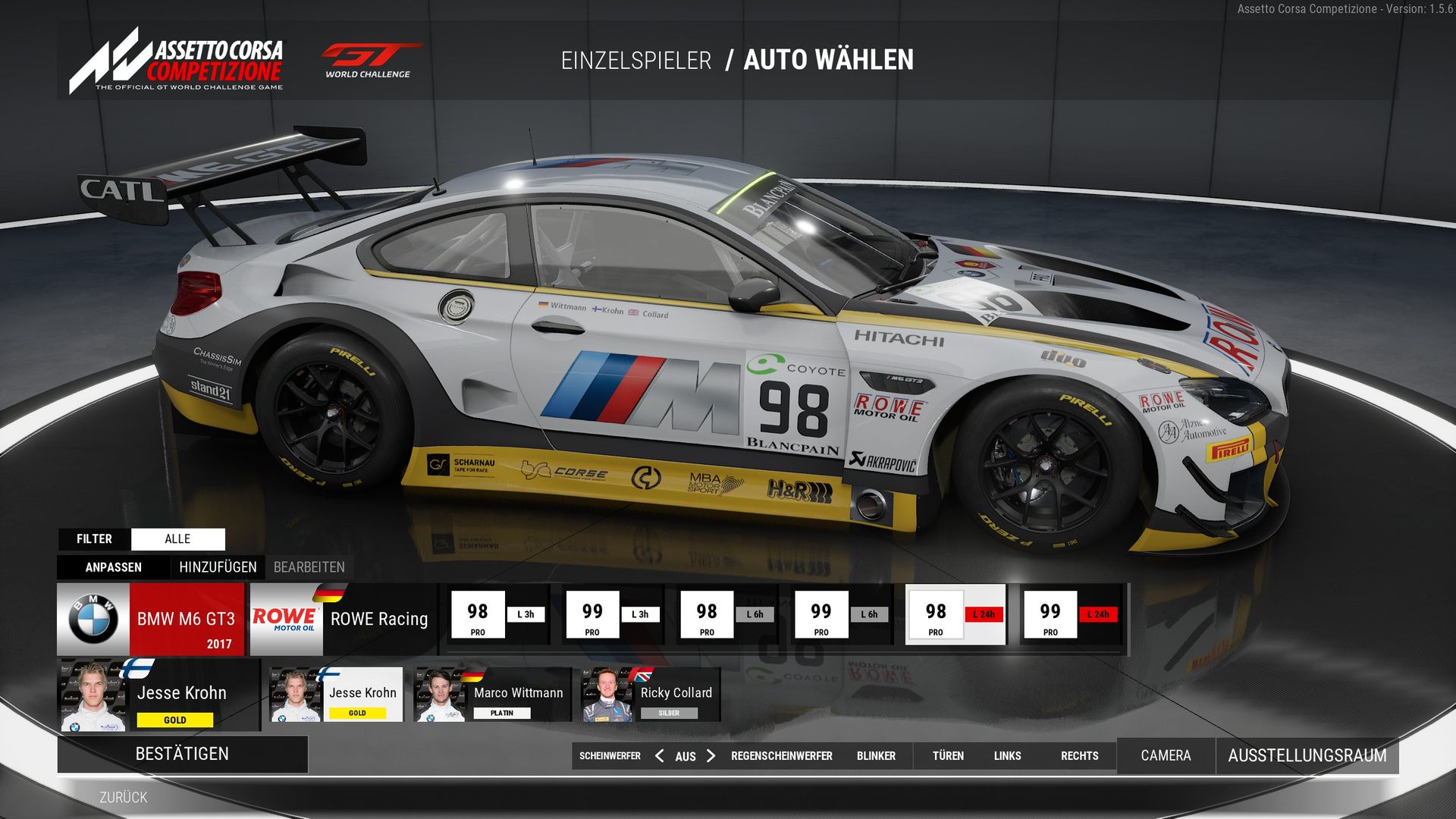Choose driver Marco Wittmann
1456x819 pixels.
point(491,695)
